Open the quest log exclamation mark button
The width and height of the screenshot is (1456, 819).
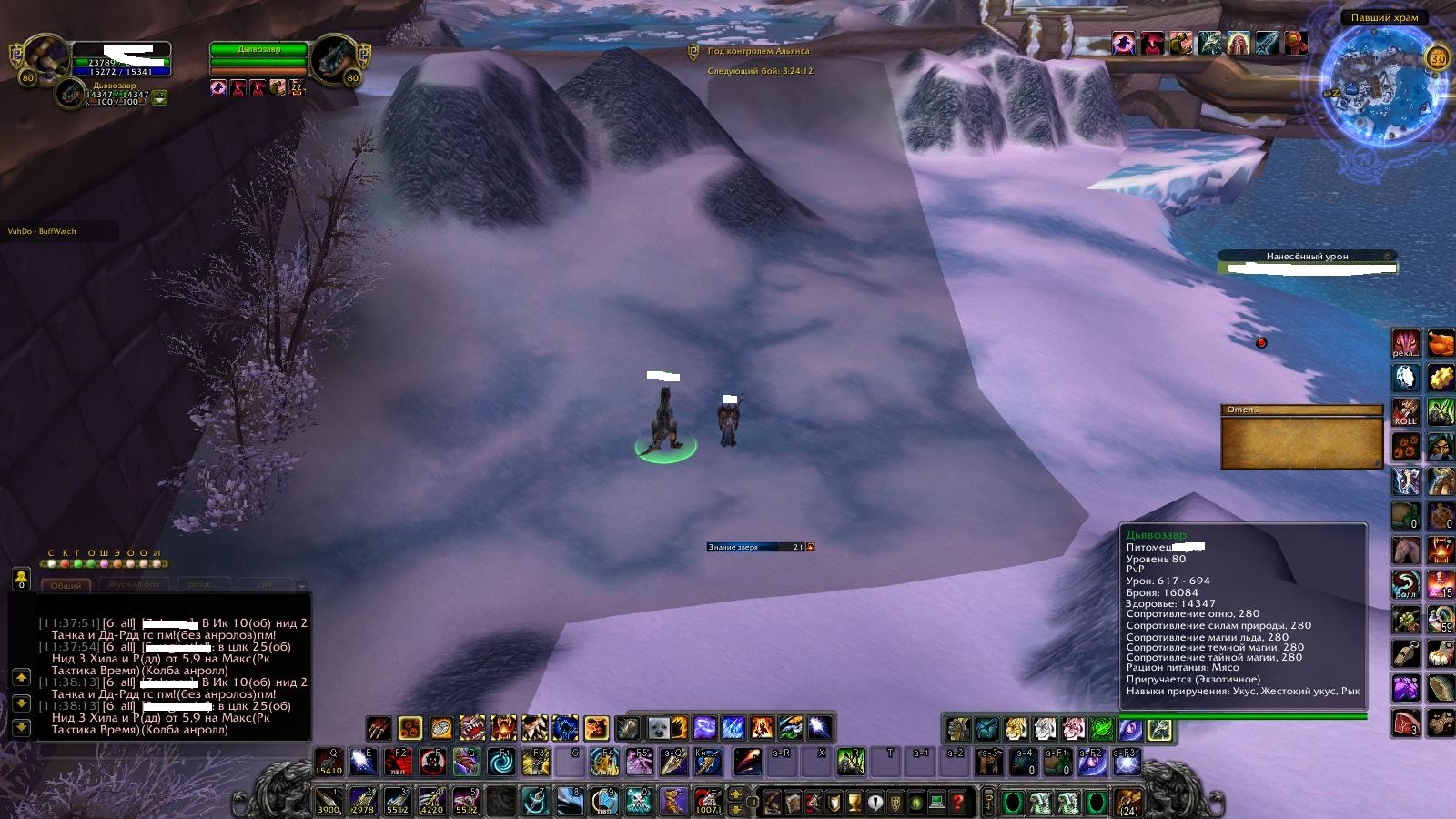coord(875,803)
